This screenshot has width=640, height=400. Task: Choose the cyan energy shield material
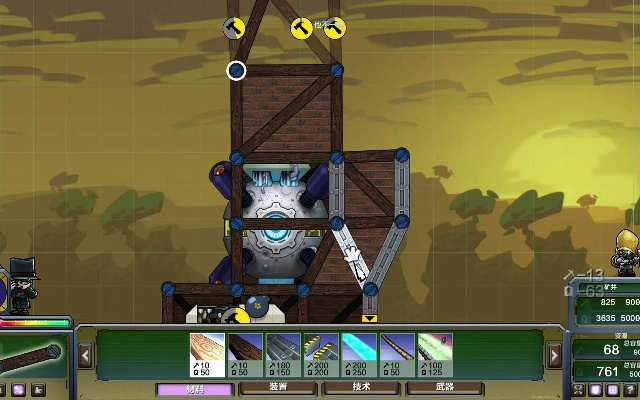(360, 354)
